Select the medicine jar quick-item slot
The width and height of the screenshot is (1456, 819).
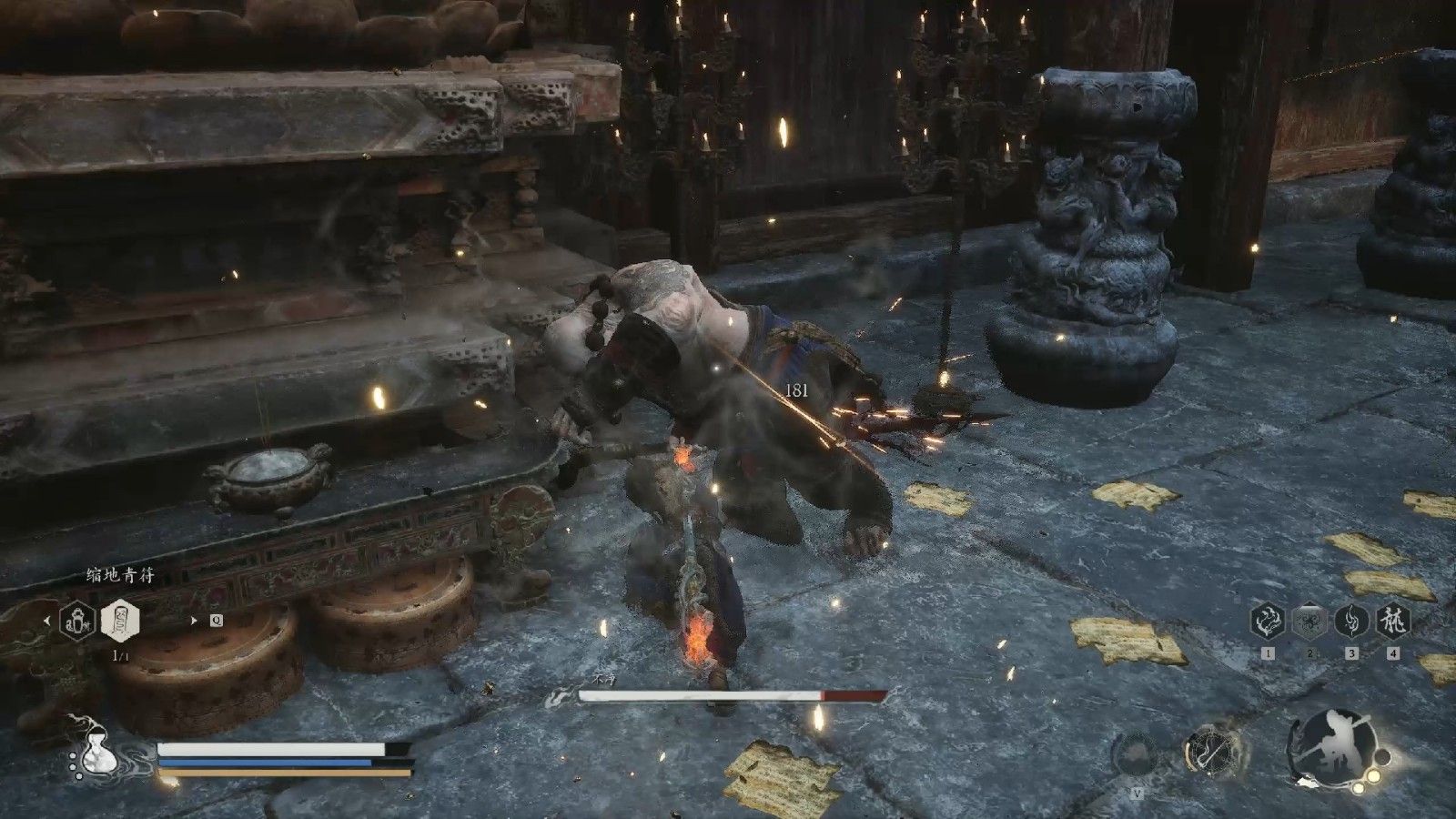77,621
